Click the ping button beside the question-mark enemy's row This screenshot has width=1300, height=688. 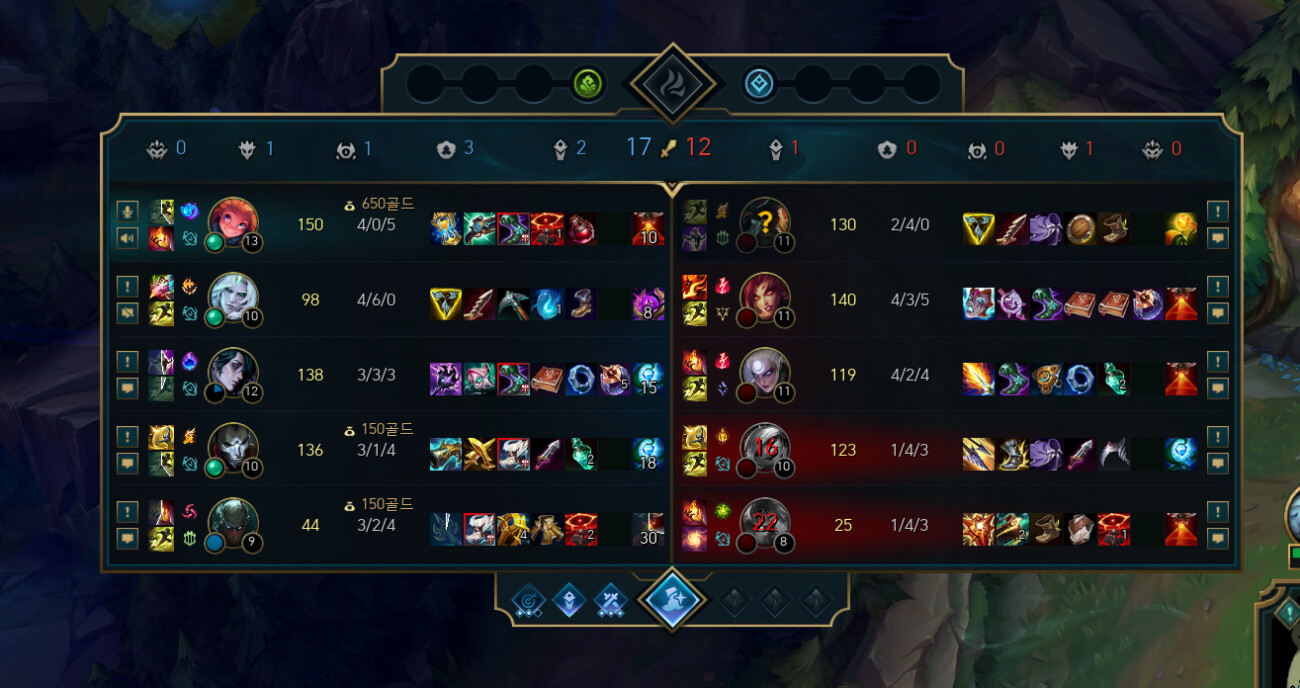[x=1217, y=211]
